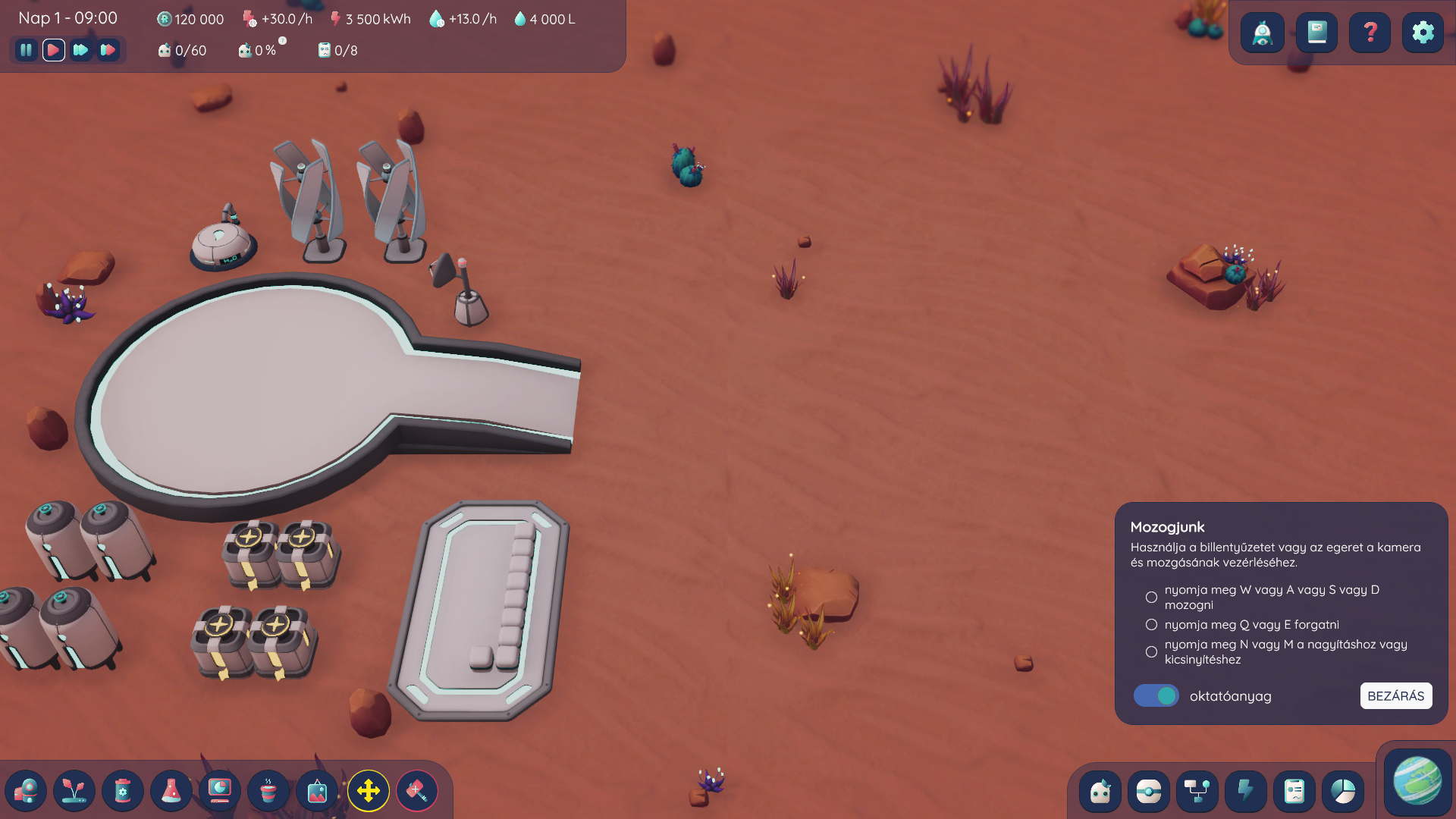Choose the red flask research build category
Viewport: 1456px width, 819px height.
[171, 791]
